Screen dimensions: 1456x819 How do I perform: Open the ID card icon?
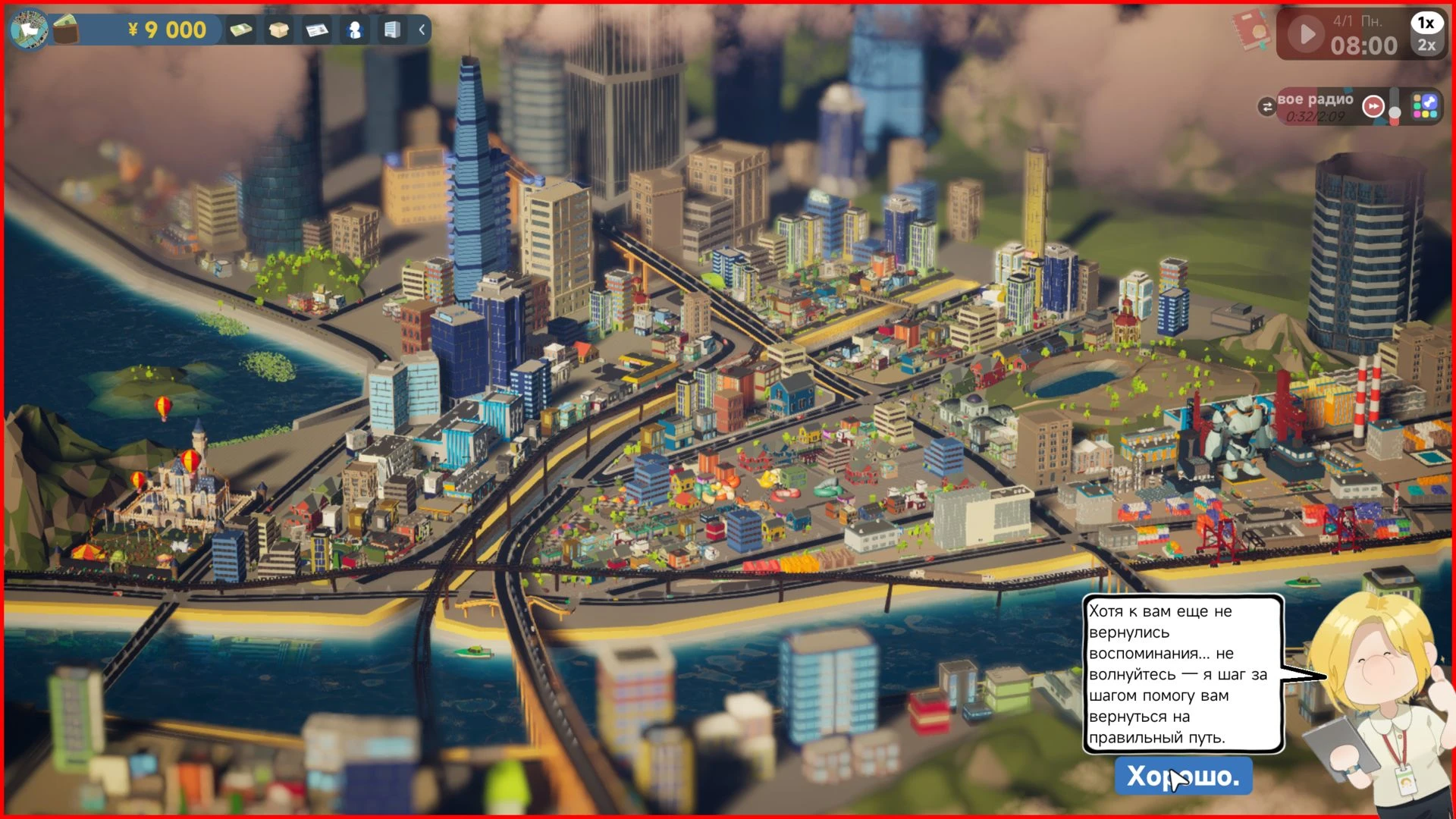[317, 30]
